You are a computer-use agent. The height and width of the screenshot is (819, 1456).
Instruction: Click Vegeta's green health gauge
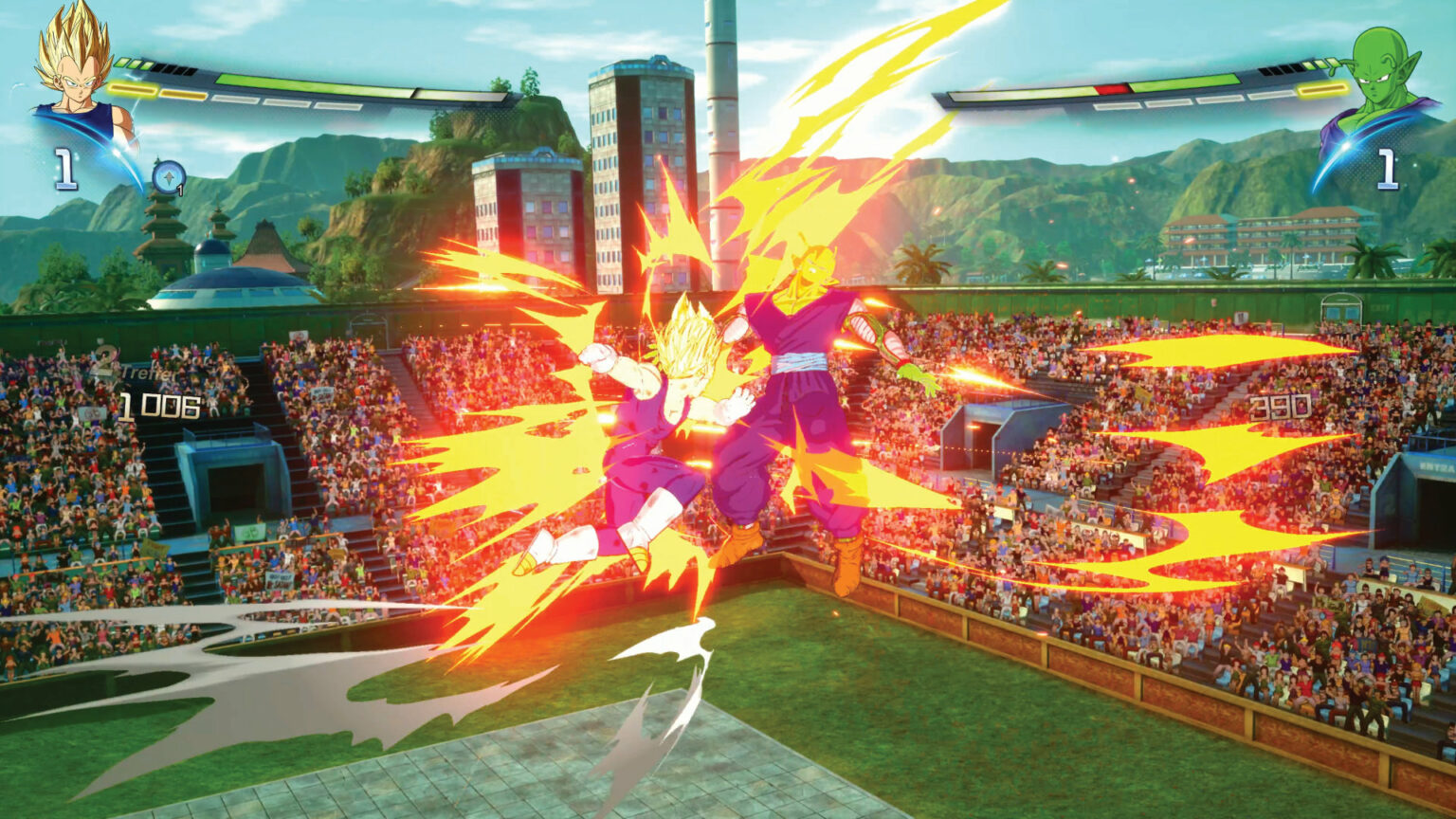[284, 83]
